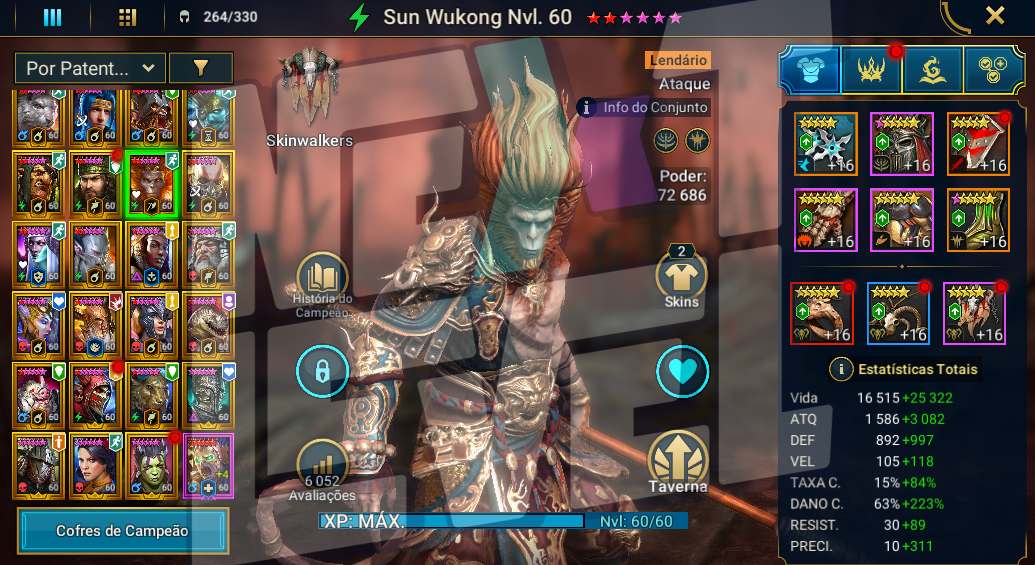Switch to the swirl skills tab

(x=933, y=70)
